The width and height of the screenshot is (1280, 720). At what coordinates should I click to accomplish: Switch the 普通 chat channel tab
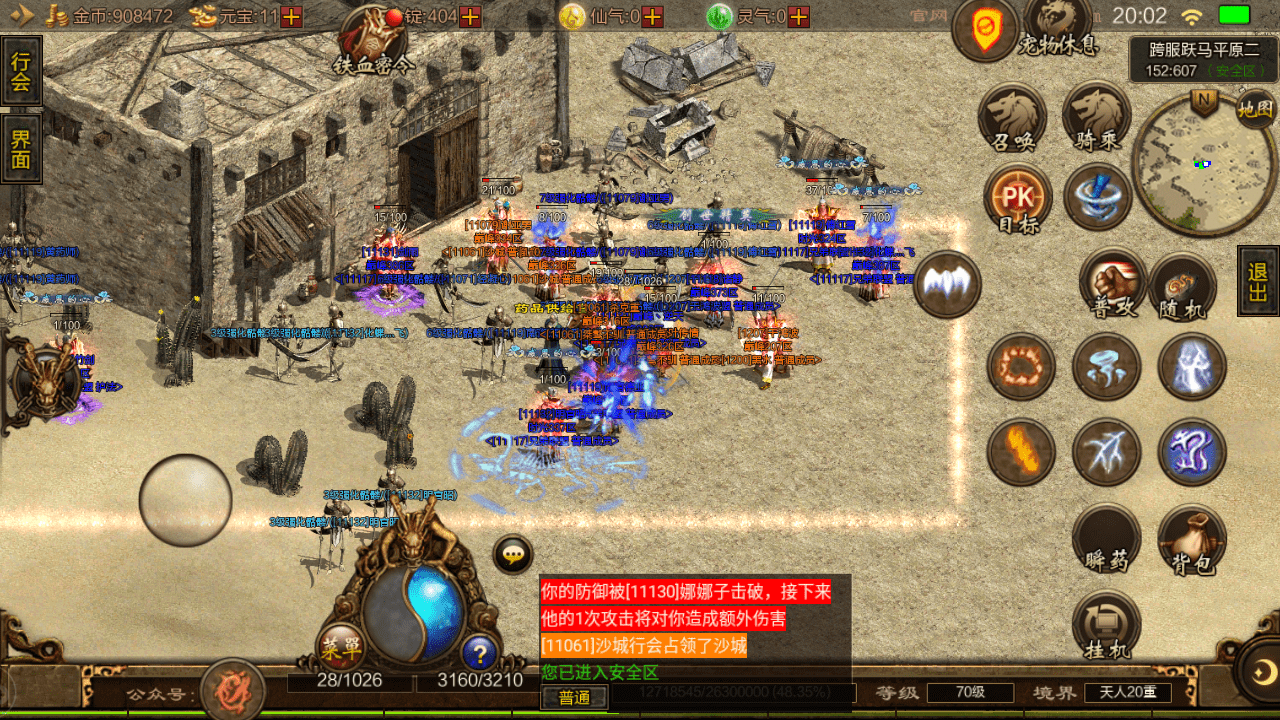coord(574,697)
